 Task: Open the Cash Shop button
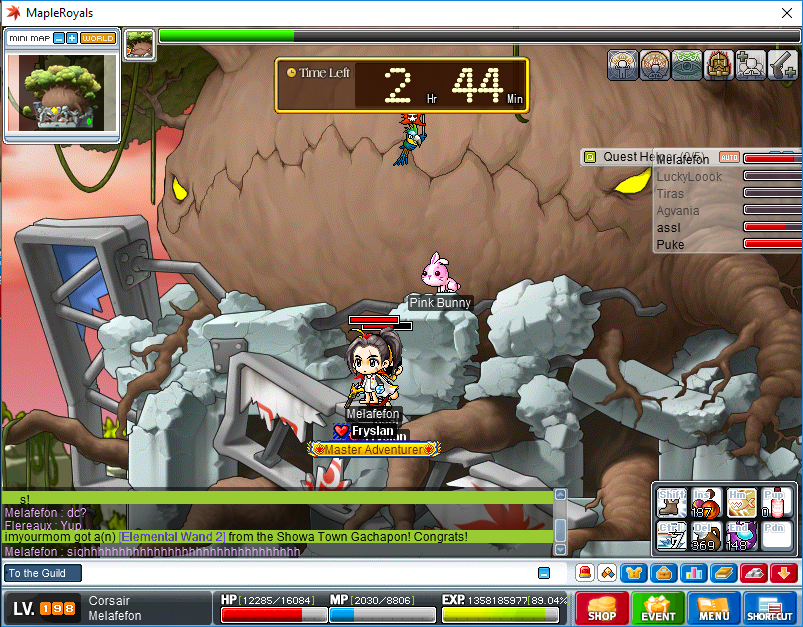(601, 609)
